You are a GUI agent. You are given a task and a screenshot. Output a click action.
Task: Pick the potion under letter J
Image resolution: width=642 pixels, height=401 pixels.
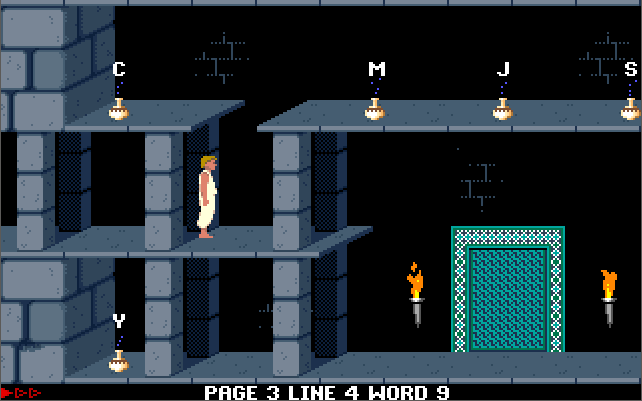pyautogui.click(x=502, y=110)
